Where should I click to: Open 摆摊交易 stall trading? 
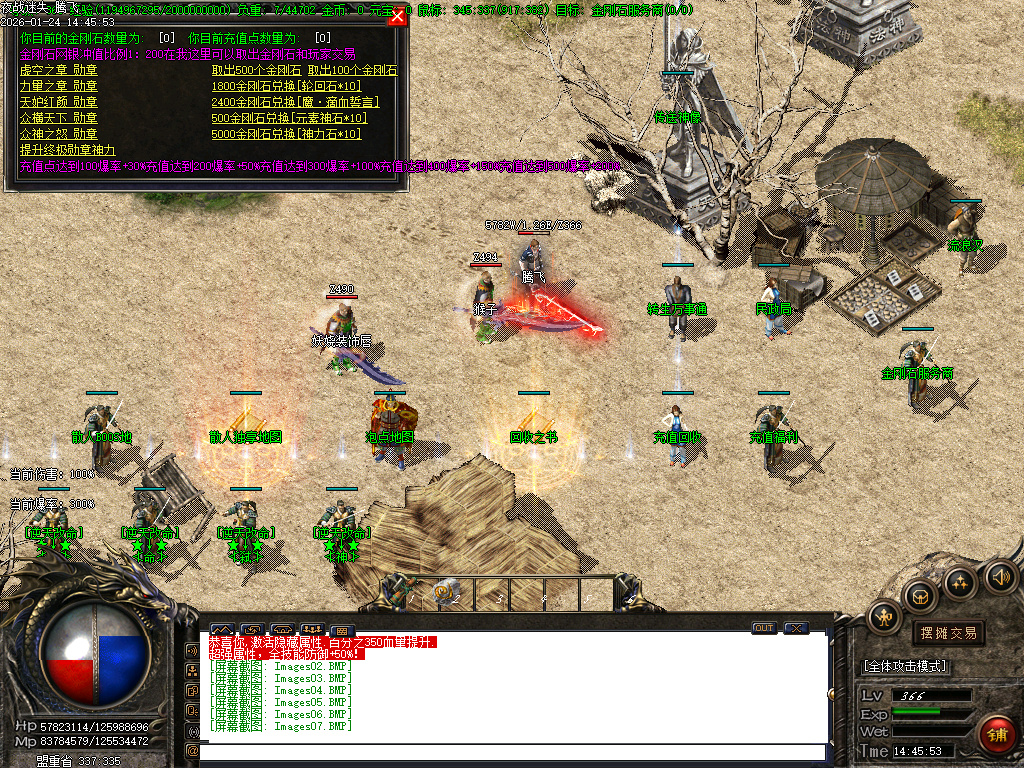pyautogui.click(x=948, y=633)
